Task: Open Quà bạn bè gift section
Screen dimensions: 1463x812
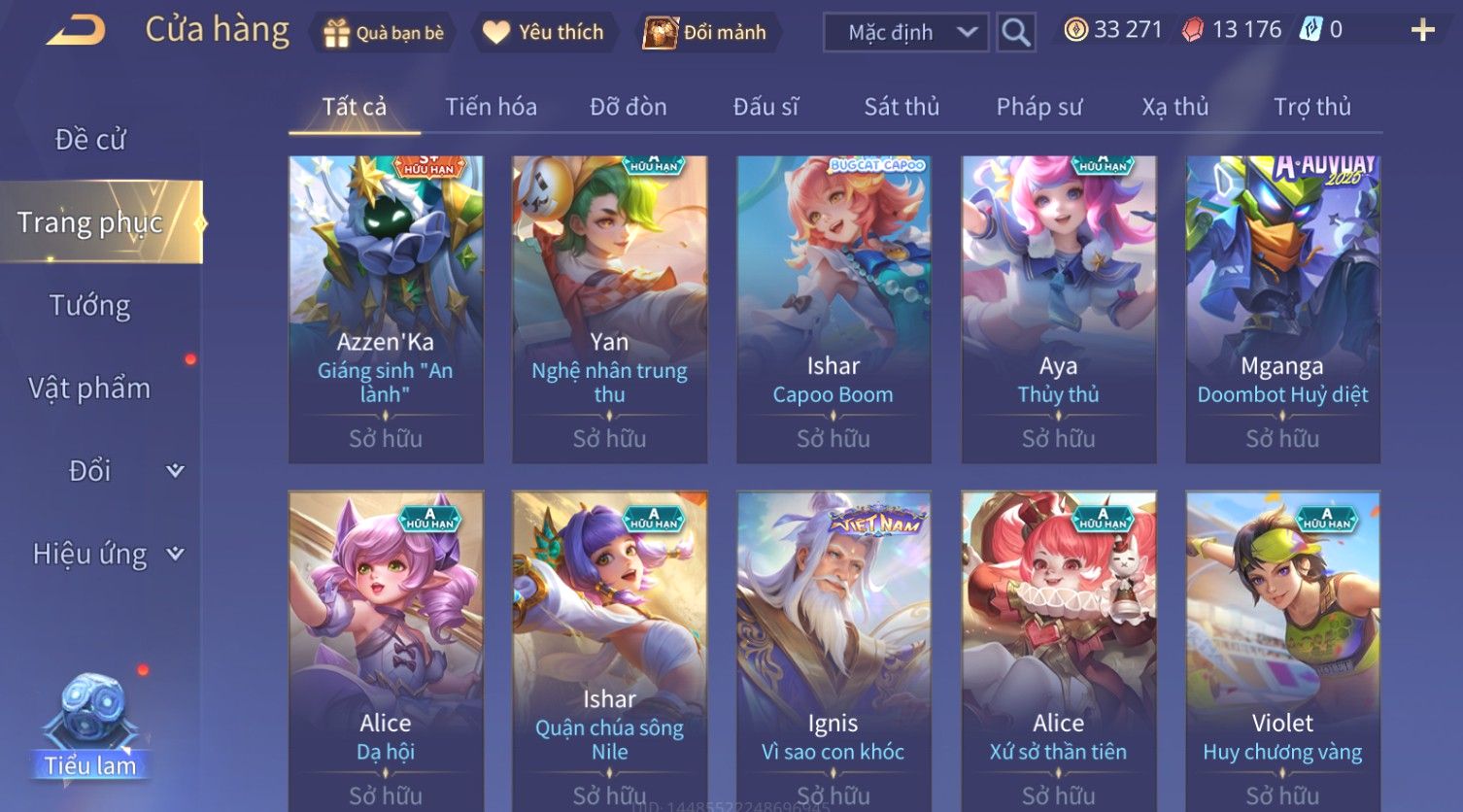Action: 383,32
